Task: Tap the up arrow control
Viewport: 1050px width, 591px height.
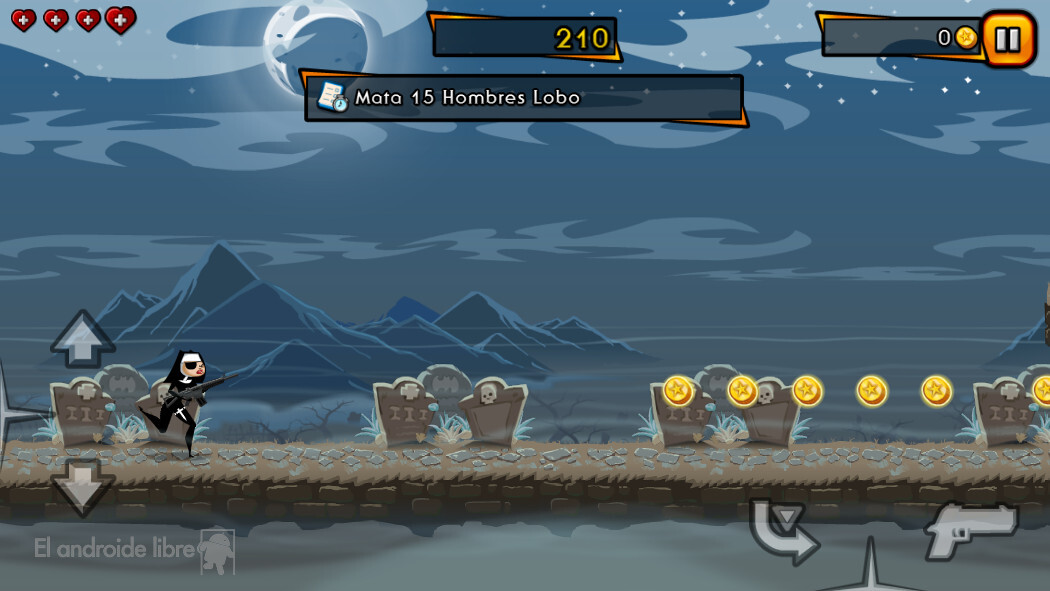Action: click(x=83, y=338)
